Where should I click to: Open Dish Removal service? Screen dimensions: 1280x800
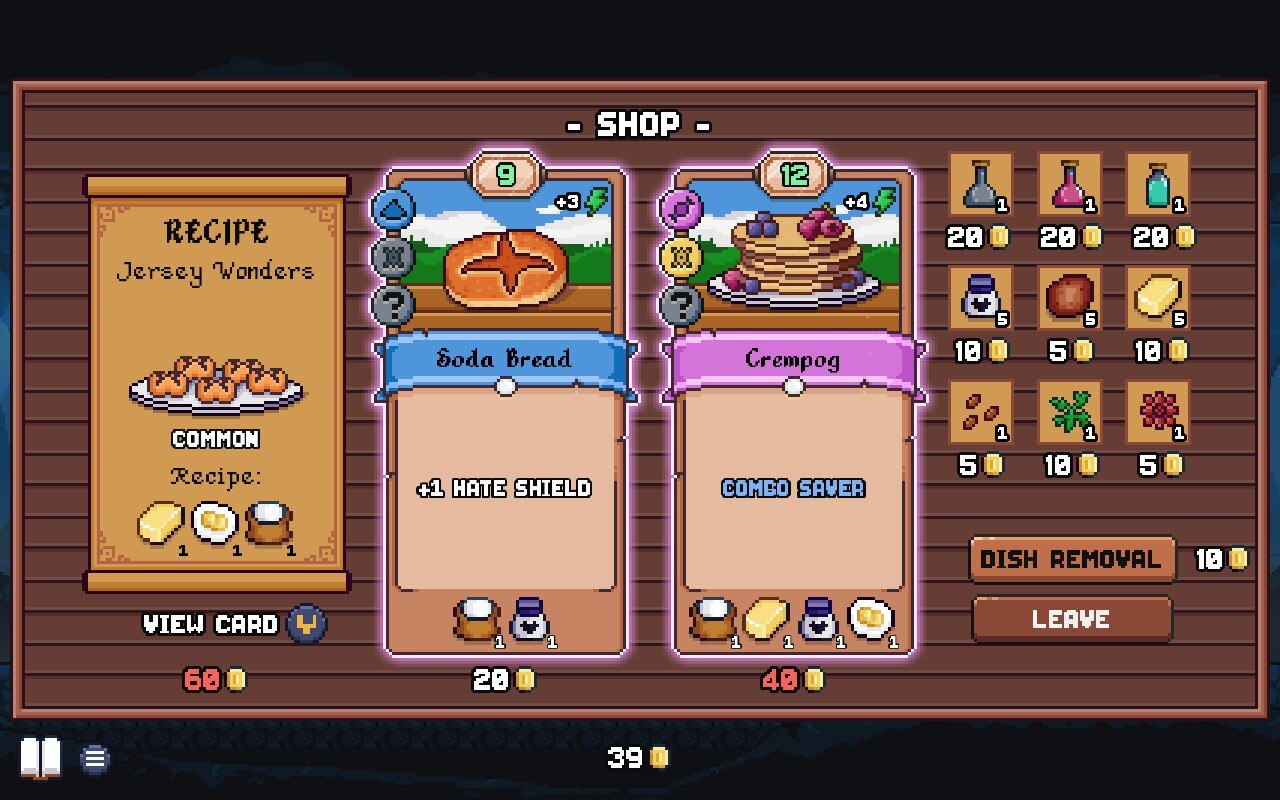pyautogui.click(x=1070, y=559)
